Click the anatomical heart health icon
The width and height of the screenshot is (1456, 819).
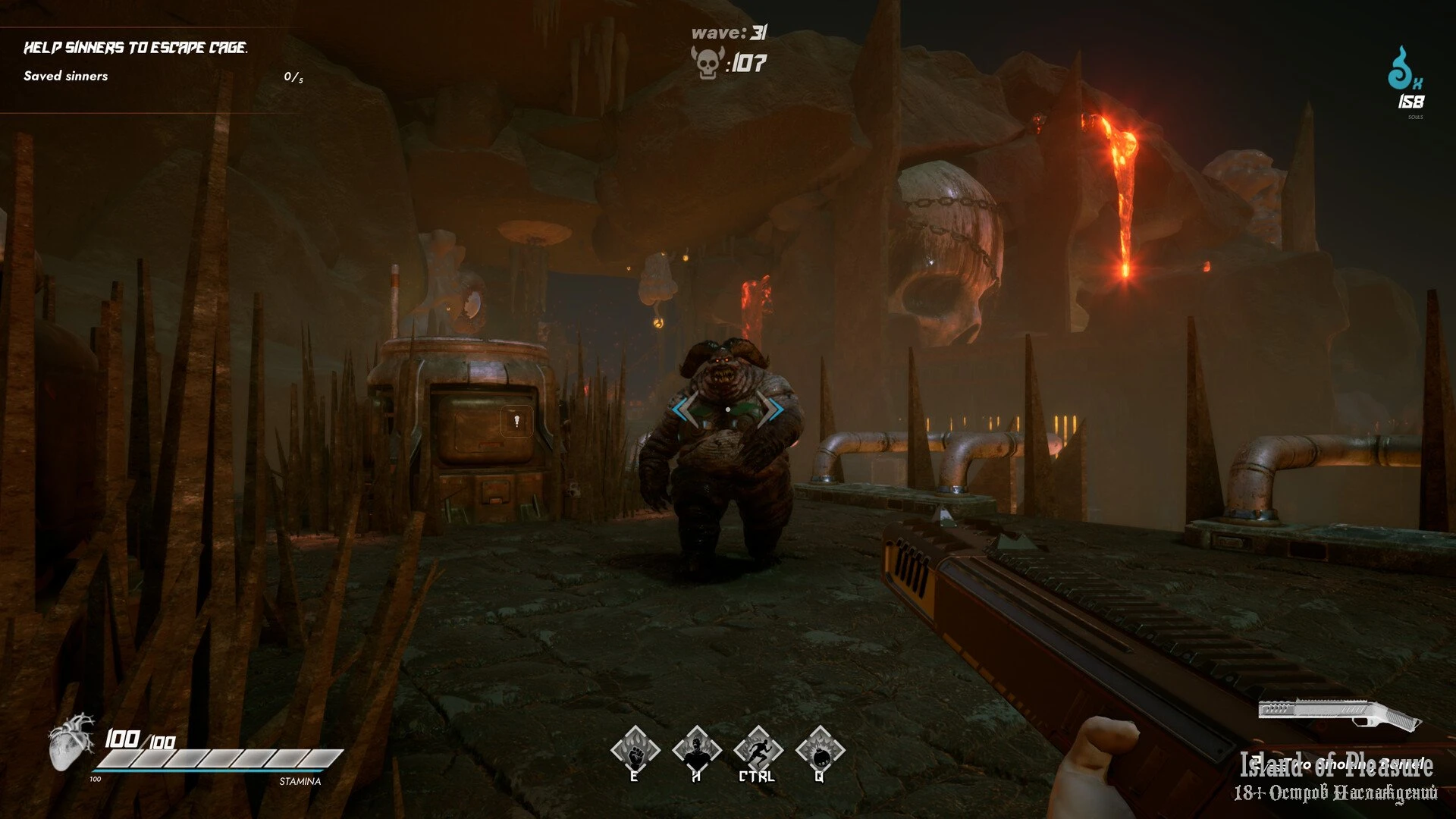[71, 740]
